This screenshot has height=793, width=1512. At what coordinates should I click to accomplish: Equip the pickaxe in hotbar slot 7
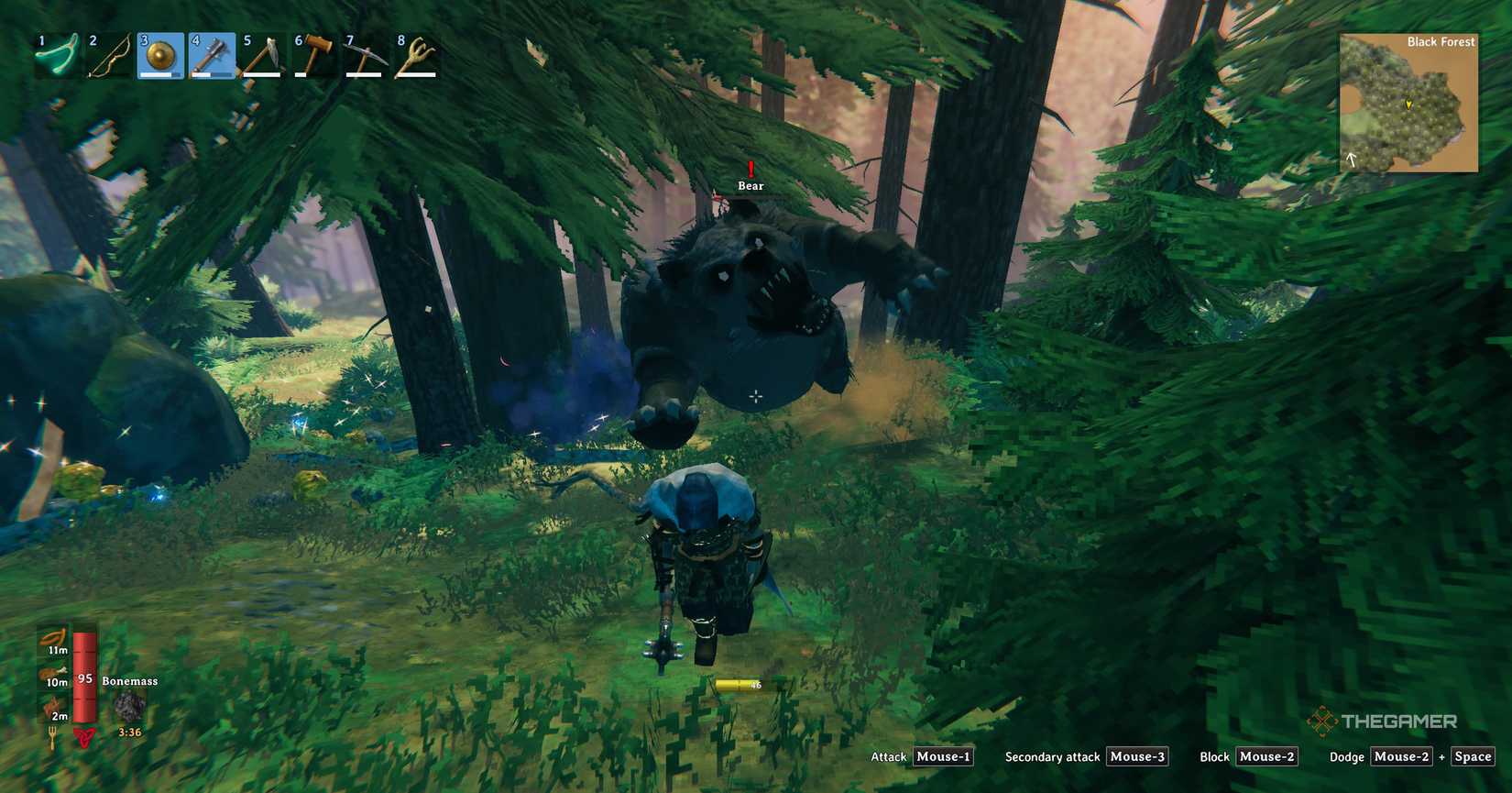[365, 53]
